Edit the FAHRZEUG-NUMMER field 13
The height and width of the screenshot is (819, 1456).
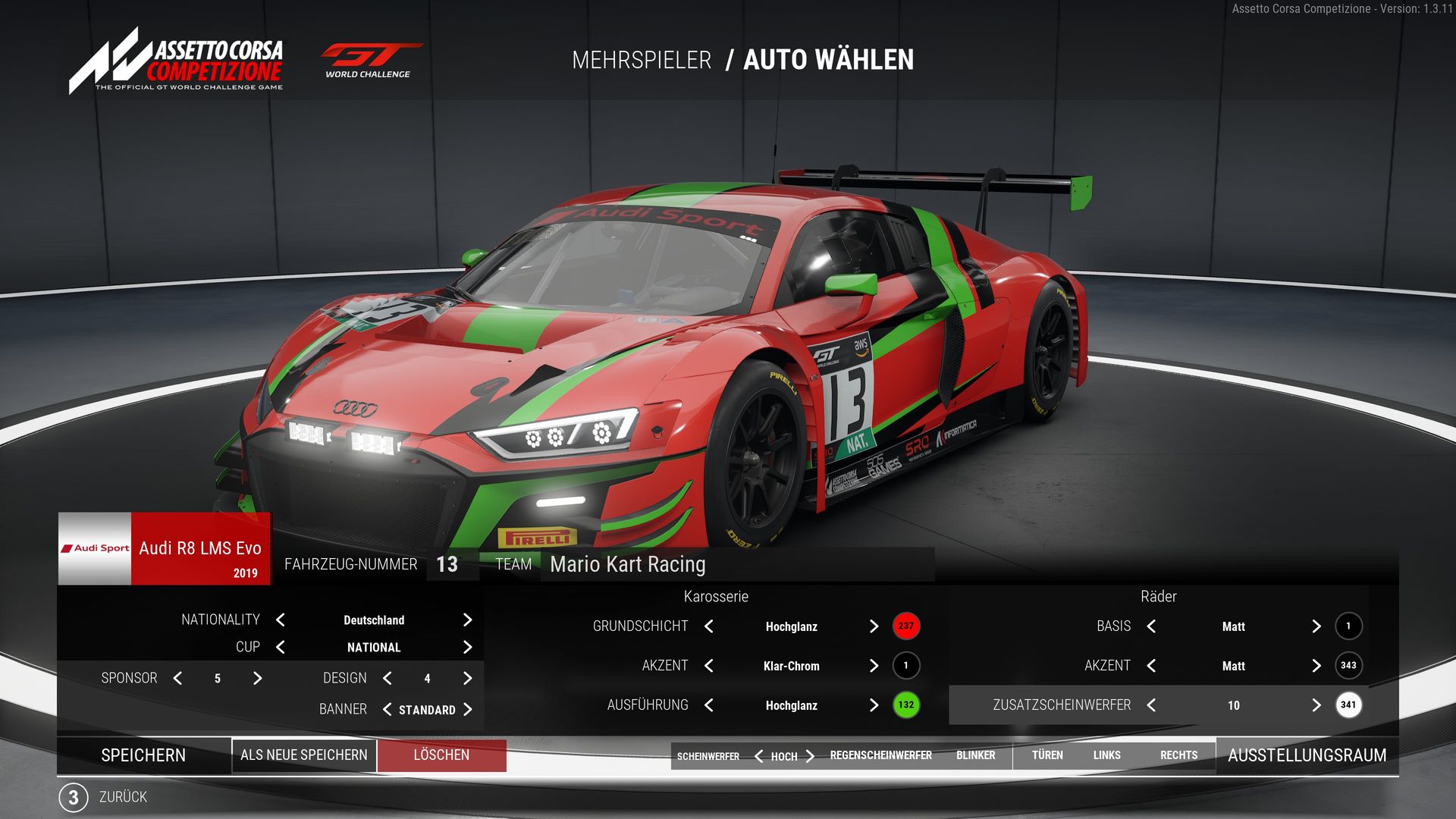pyautogui.click(x=447, y=565)
